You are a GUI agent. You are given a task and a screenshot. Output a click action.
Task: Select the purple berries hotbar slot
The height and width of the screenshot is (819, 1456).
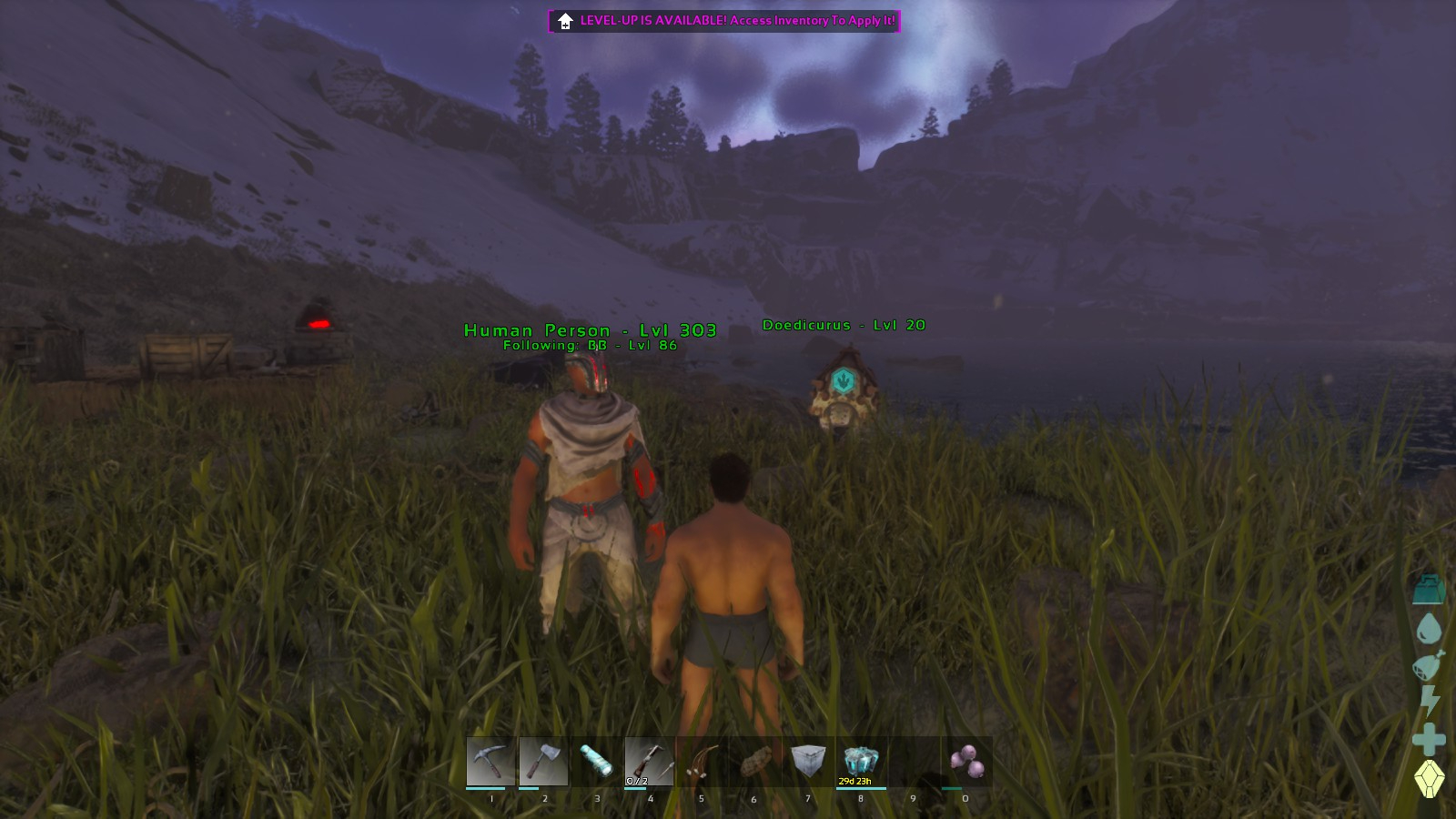tap(966, 762)
